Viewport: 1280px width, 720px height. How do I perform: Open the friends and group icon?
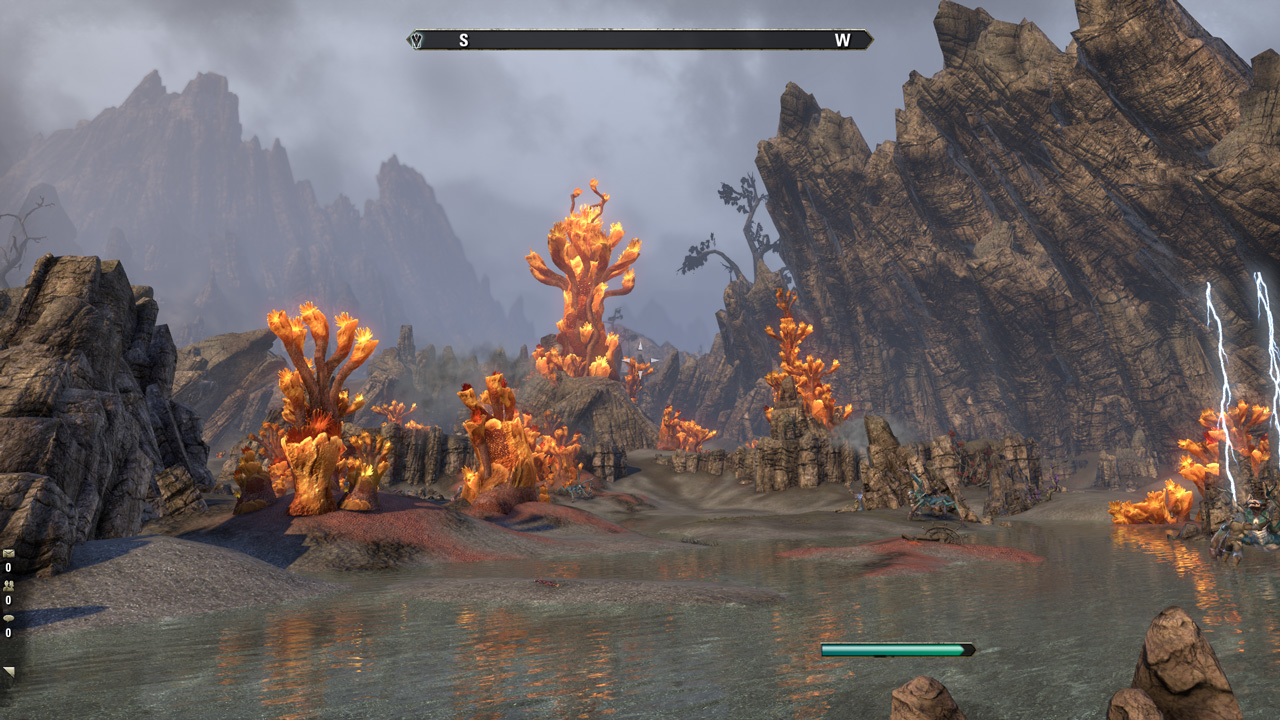tap(8, 586)
